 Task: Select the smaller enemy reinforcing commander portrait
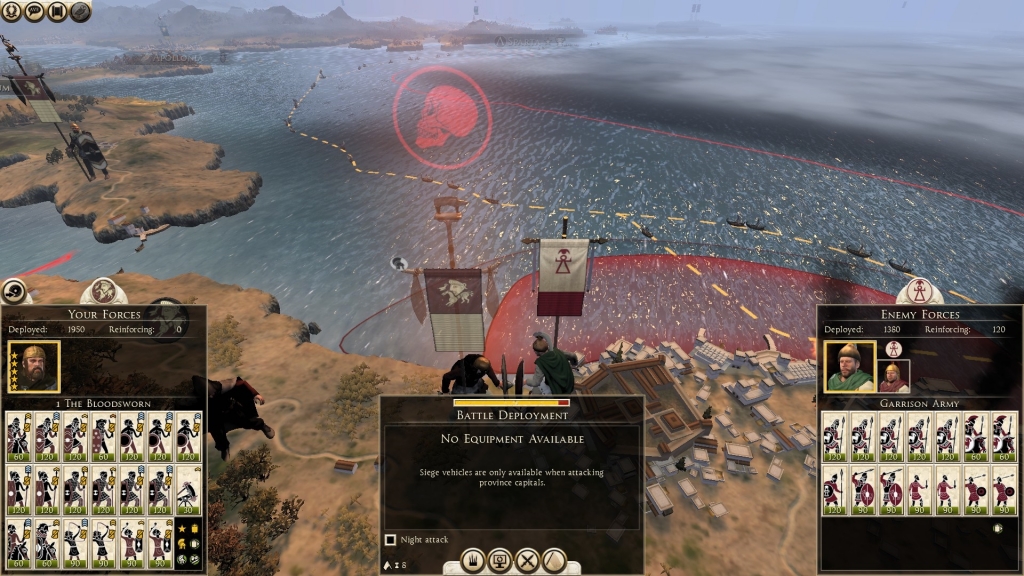click(894, 376)
